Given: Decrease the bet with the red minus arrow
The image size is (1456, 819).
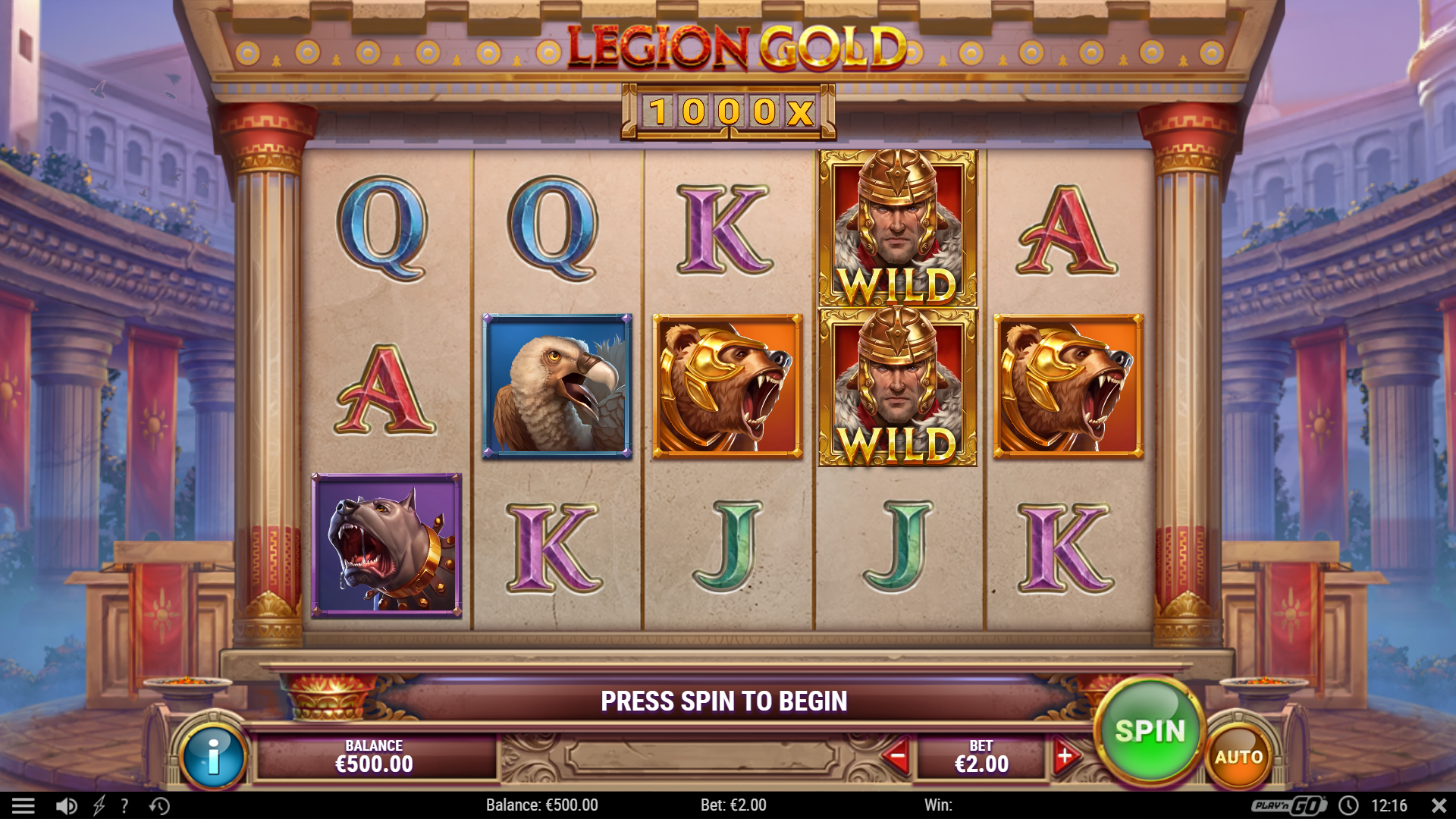Looking at the screenshot, I should point(898,755).
